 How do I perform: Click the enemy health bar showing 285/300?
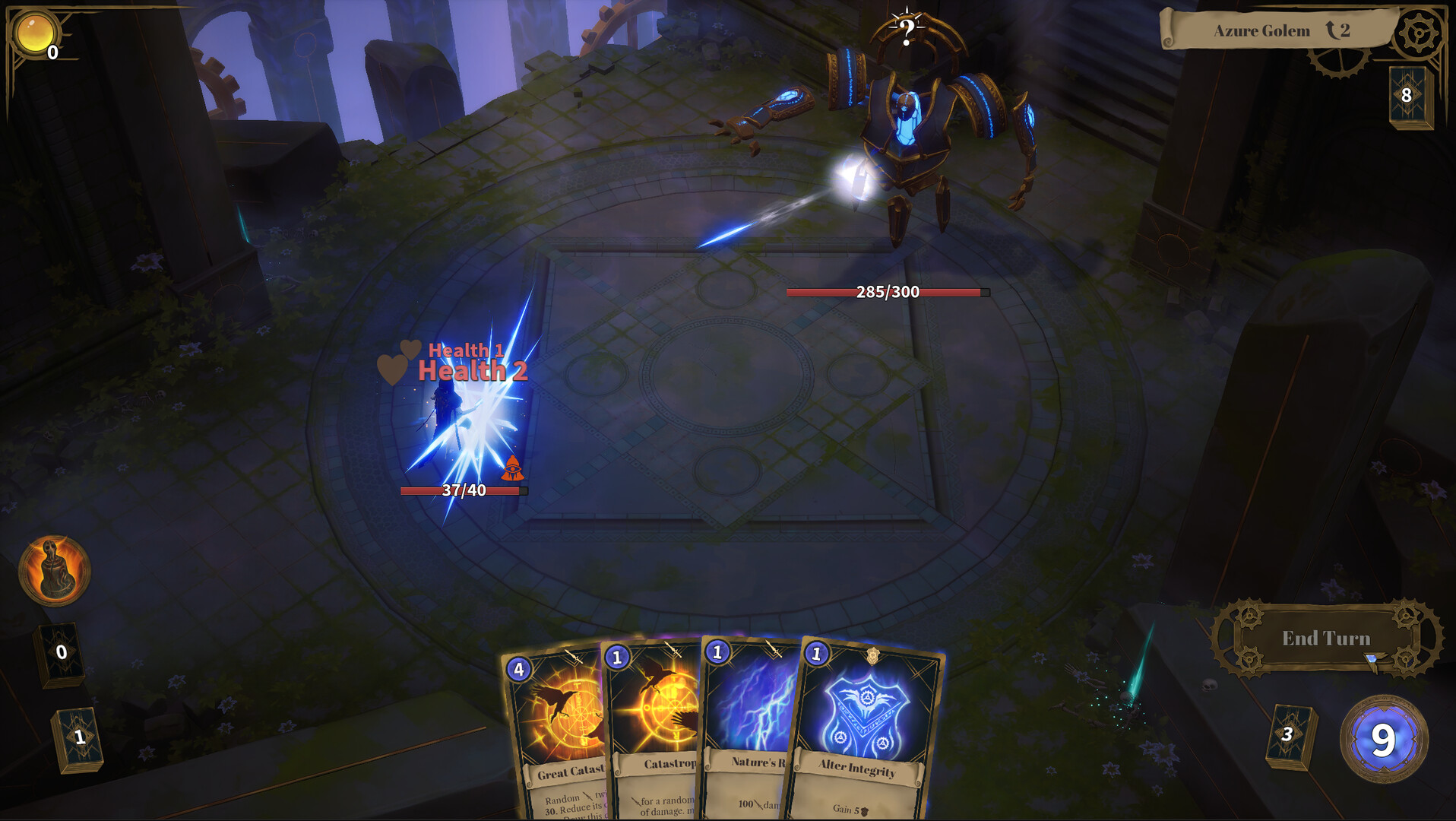coord(886,290)
